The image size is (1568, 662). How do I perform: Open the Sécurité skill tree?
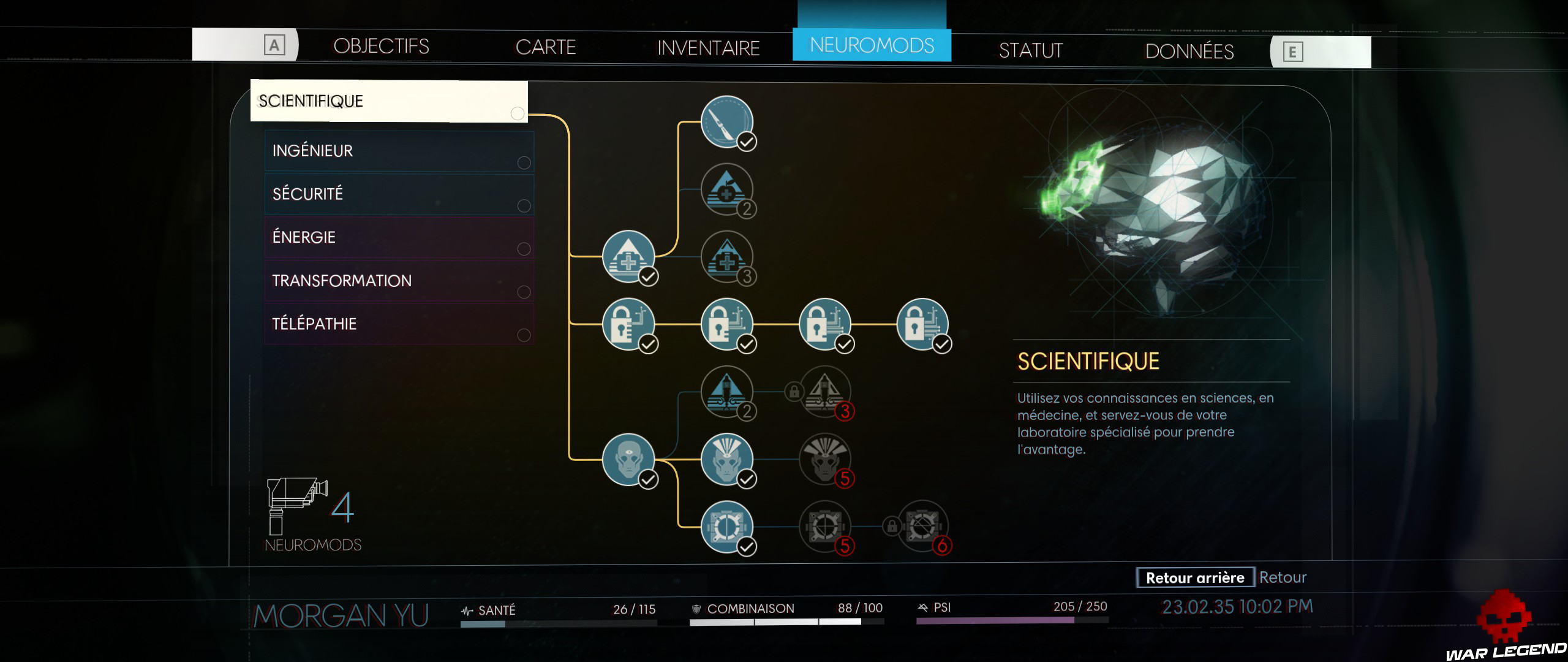[399, 194]
